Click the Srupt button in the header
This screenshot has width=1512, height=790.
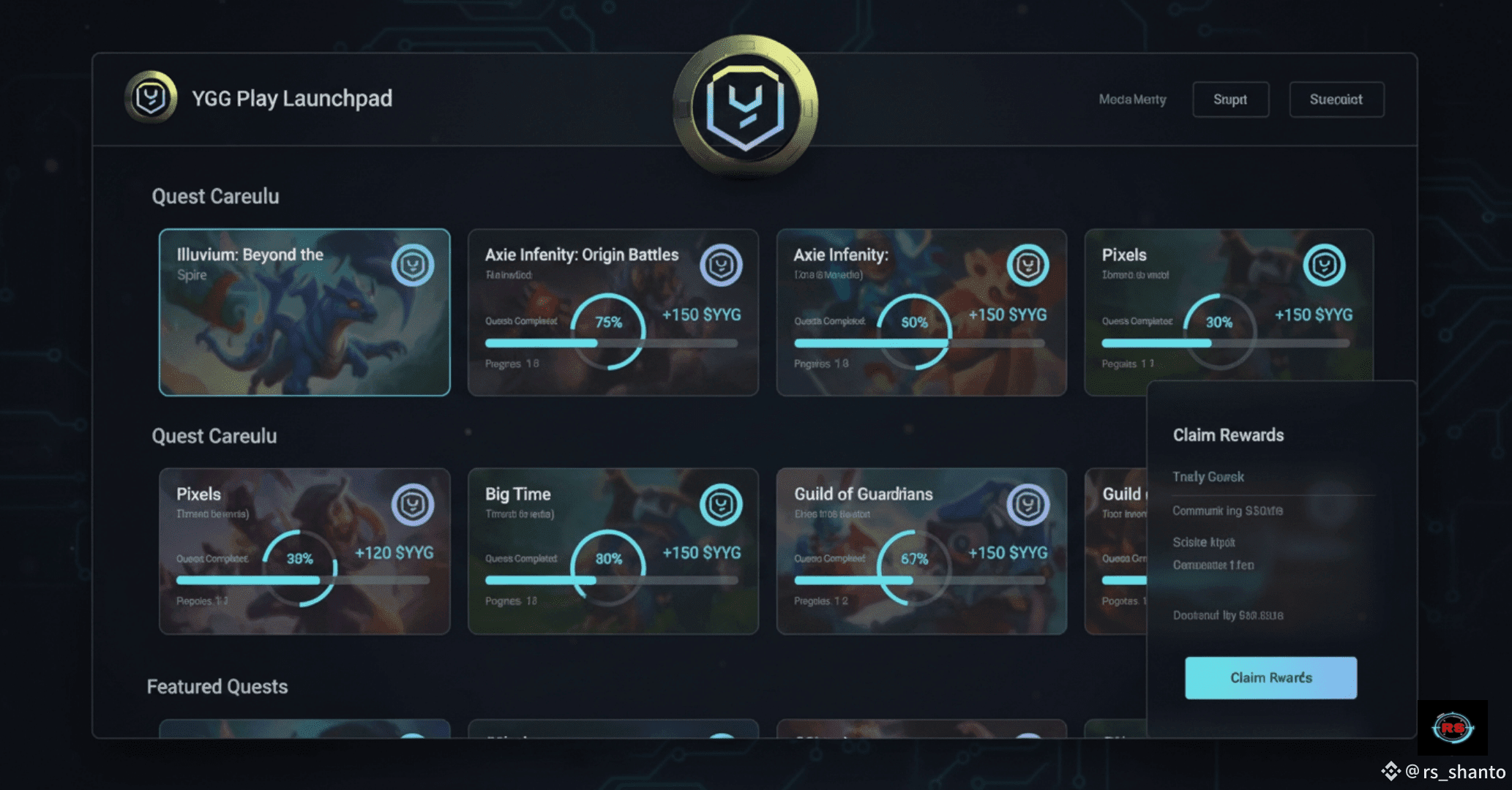coord(1230,99)
